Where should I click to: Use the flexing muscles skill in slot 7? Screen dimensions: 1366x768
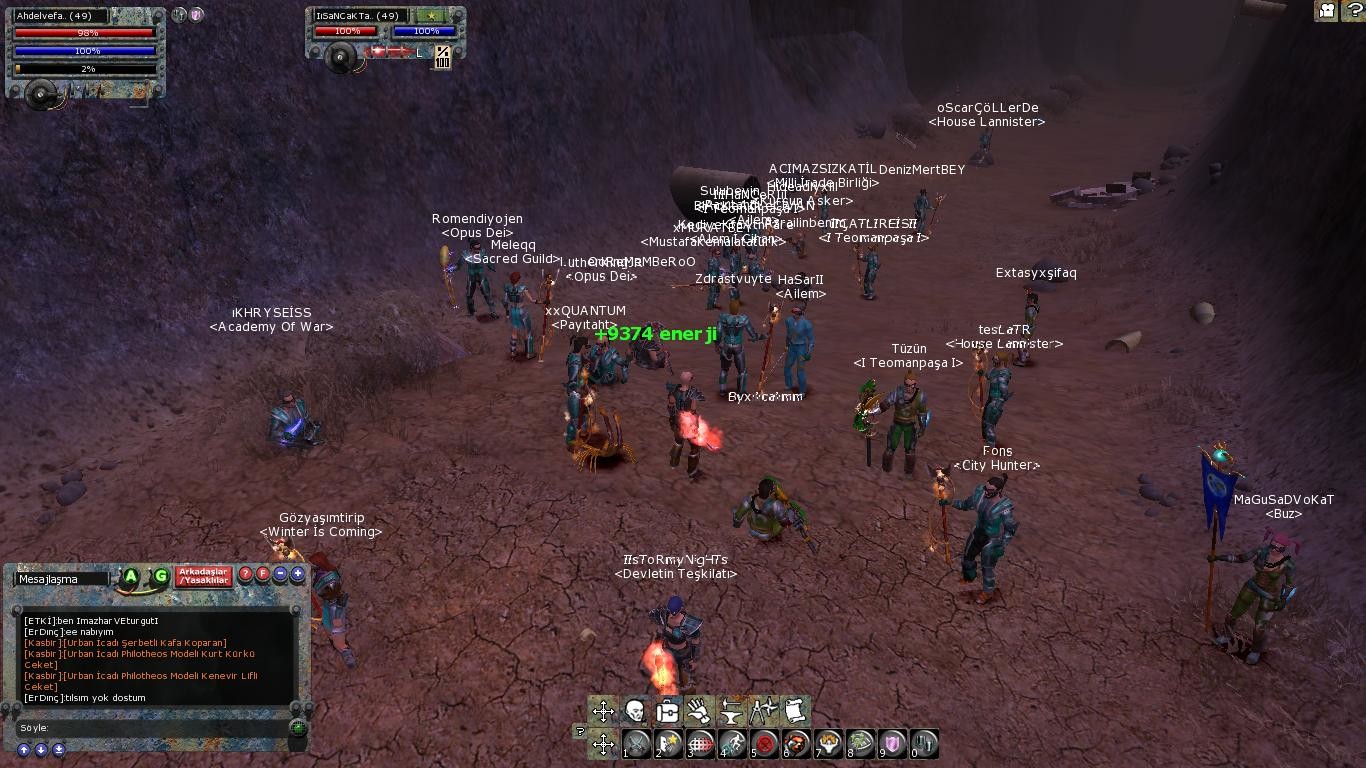(830, 744)
